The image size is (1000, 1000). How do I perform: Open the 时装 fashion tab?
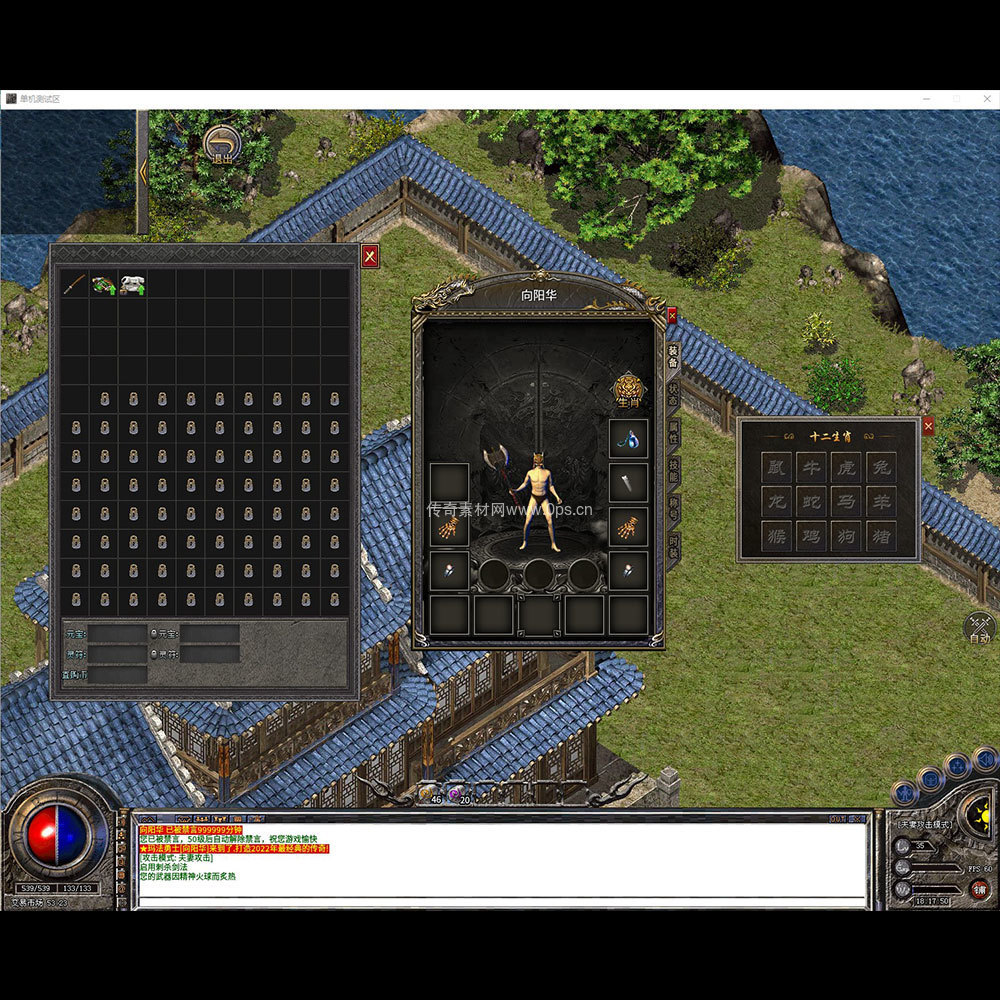674,546
